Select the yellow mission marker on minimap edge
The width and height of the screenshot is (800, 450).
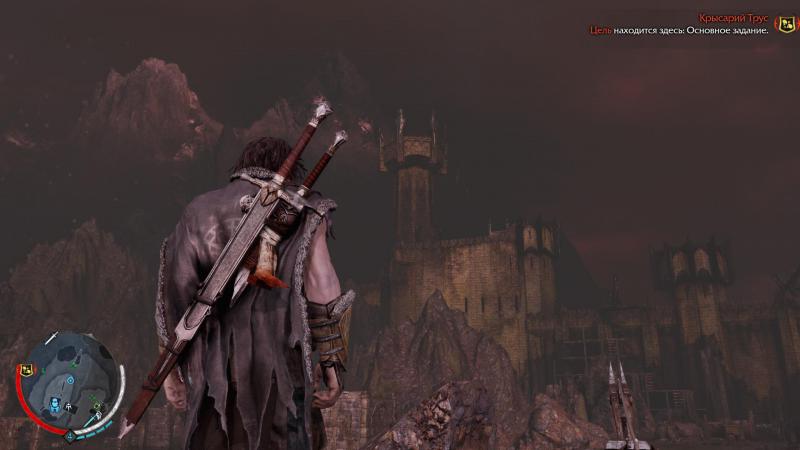(x=27, y=369)
